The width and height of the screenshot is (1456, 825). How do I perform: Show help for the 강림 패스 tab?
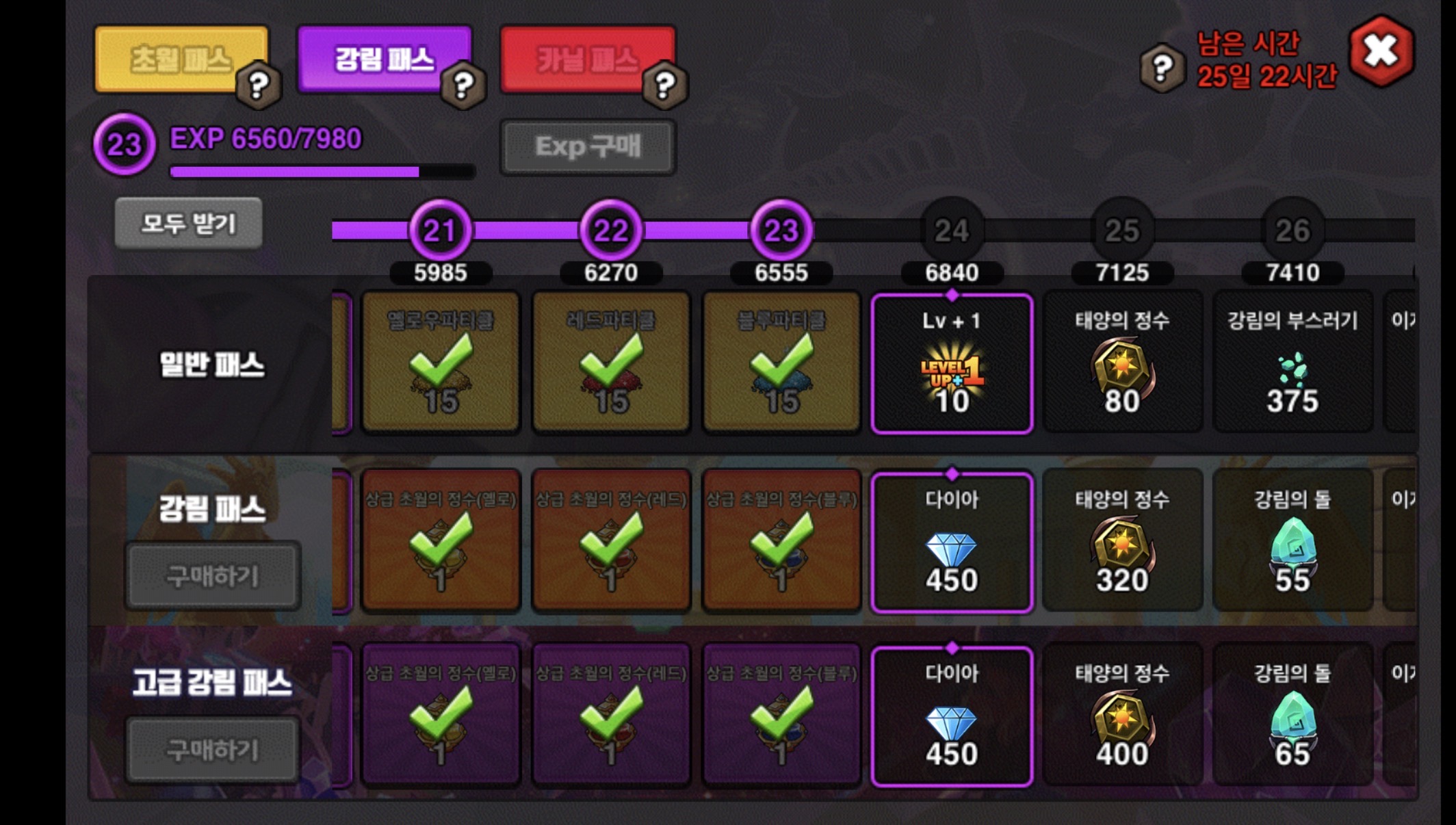463,86
